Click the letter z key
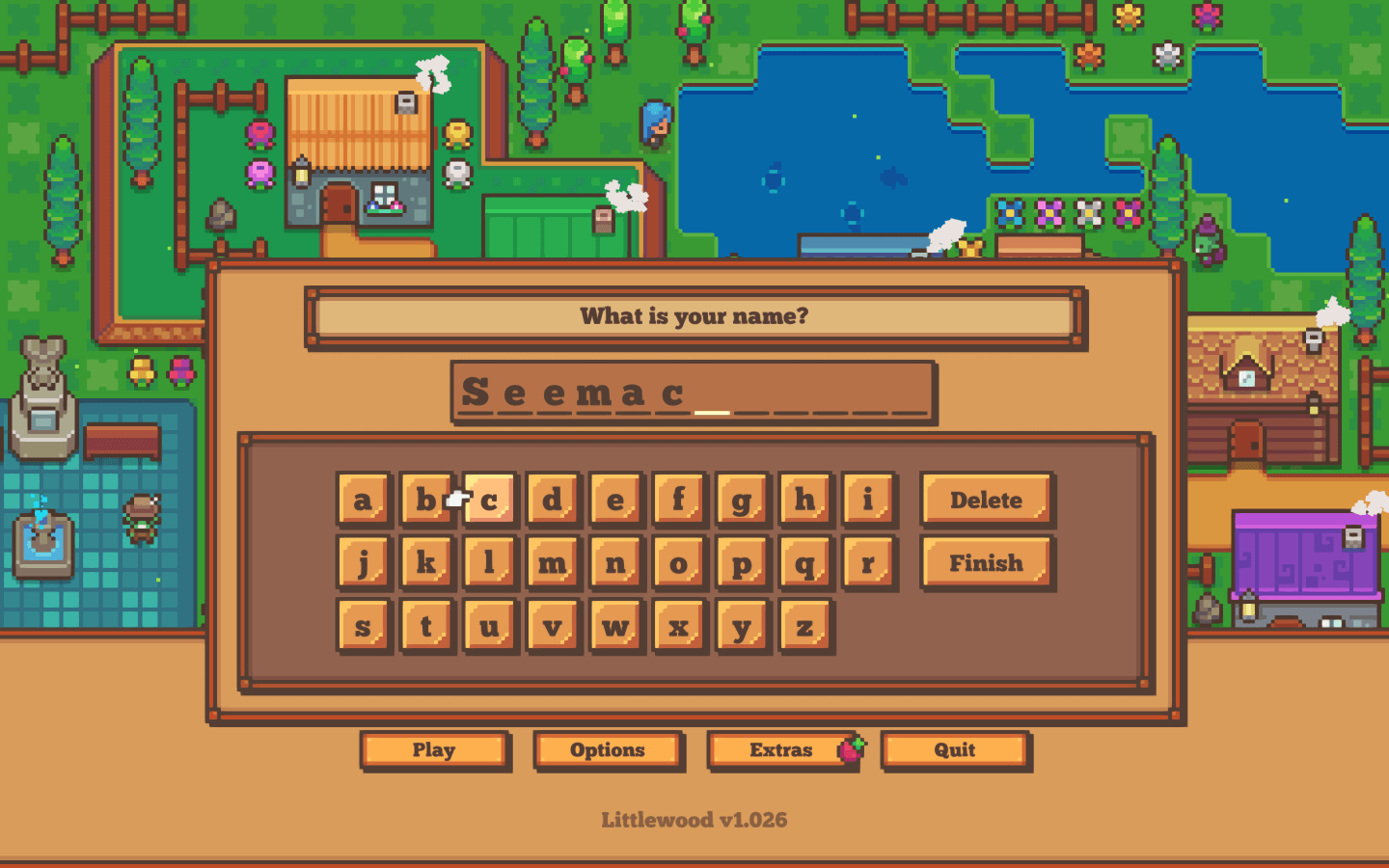Image resolution: width=1389 pixels, height=868 pixels. click(804, 626)
